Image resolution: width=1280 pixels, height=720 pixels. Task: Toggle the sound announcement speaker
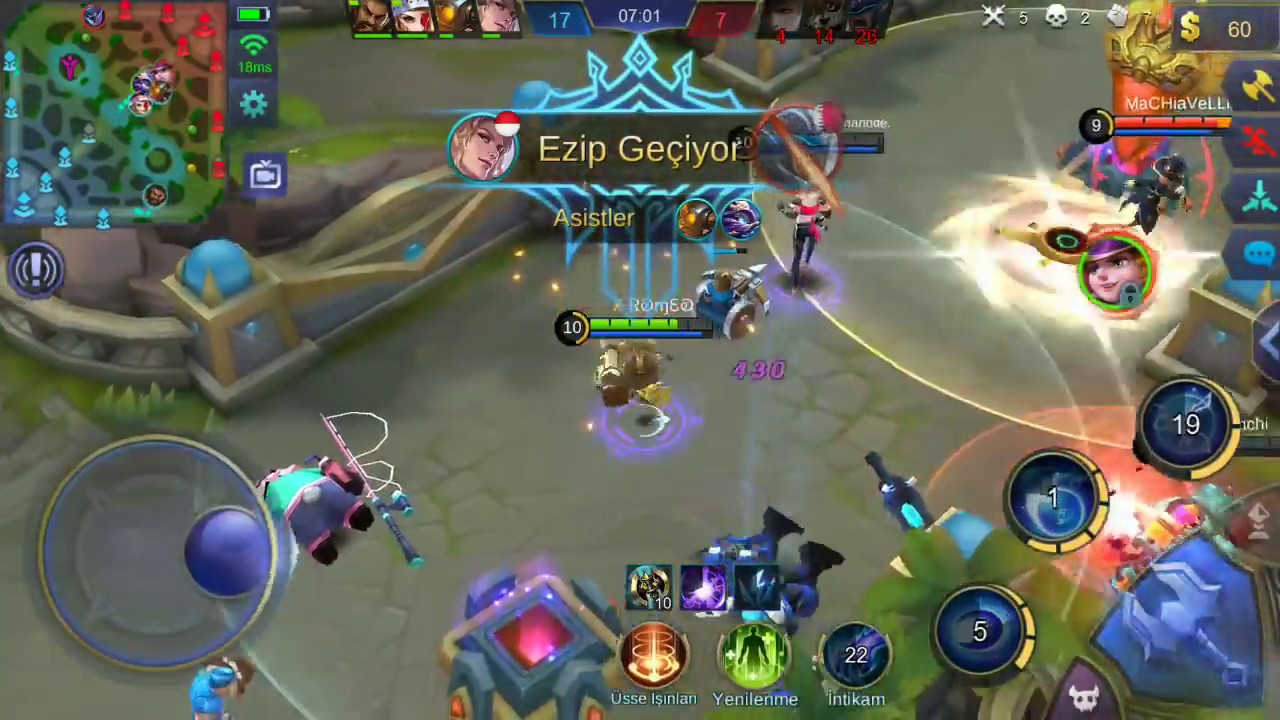tap(37, 267)
